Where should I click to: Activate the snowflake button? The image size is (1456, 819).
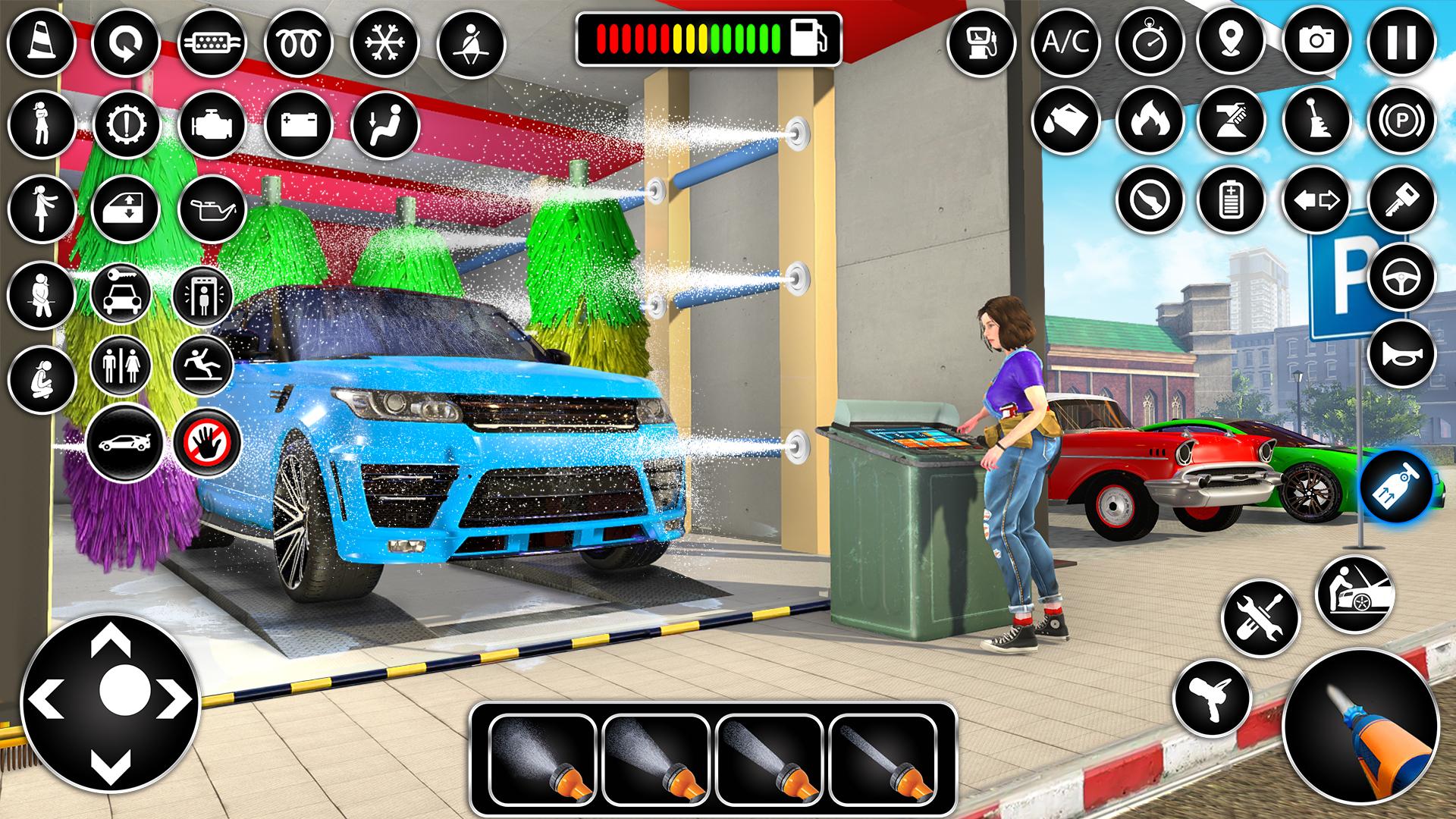385,41
